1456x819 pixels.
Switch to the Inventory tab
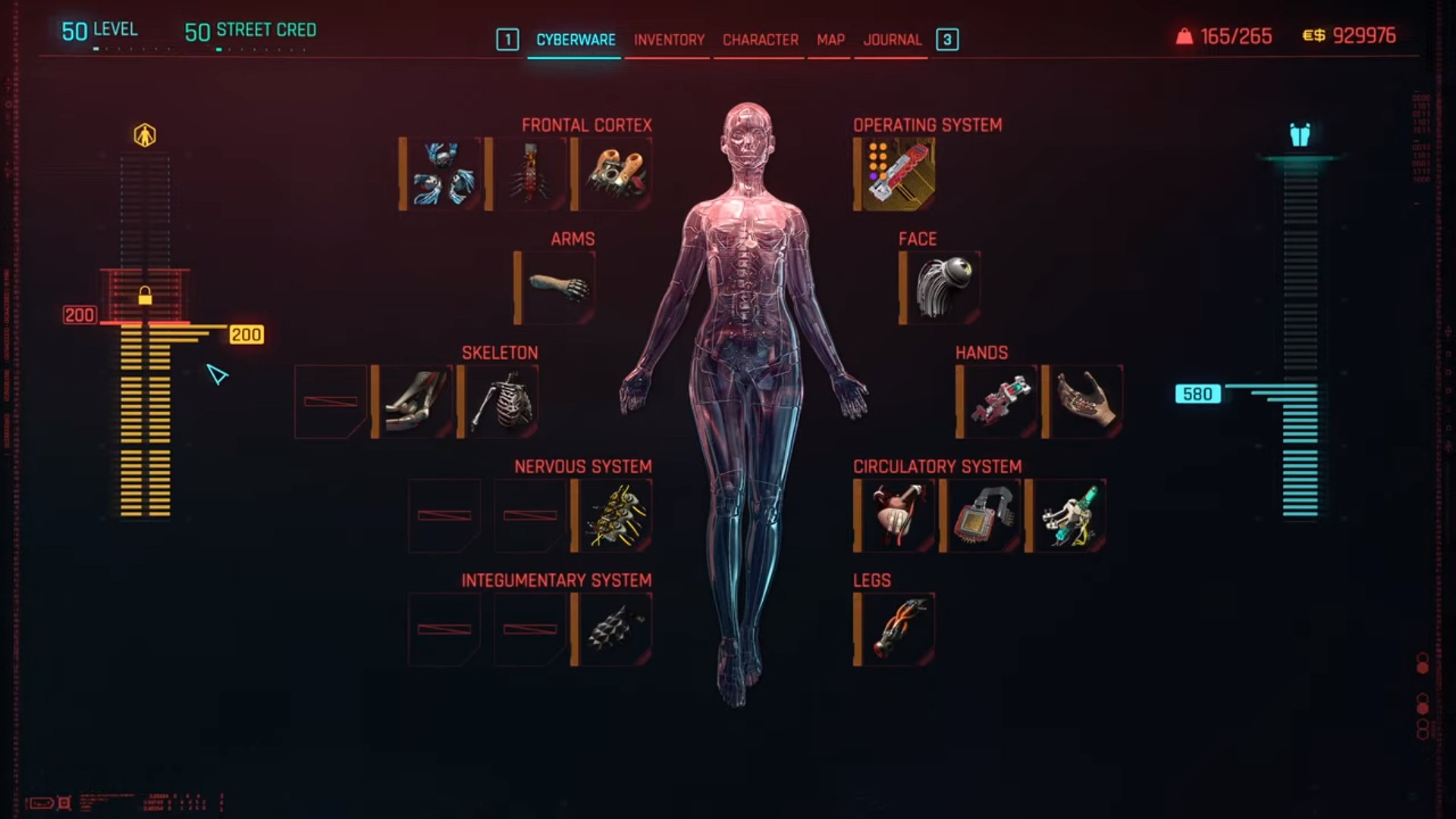[x=668, y=39]
